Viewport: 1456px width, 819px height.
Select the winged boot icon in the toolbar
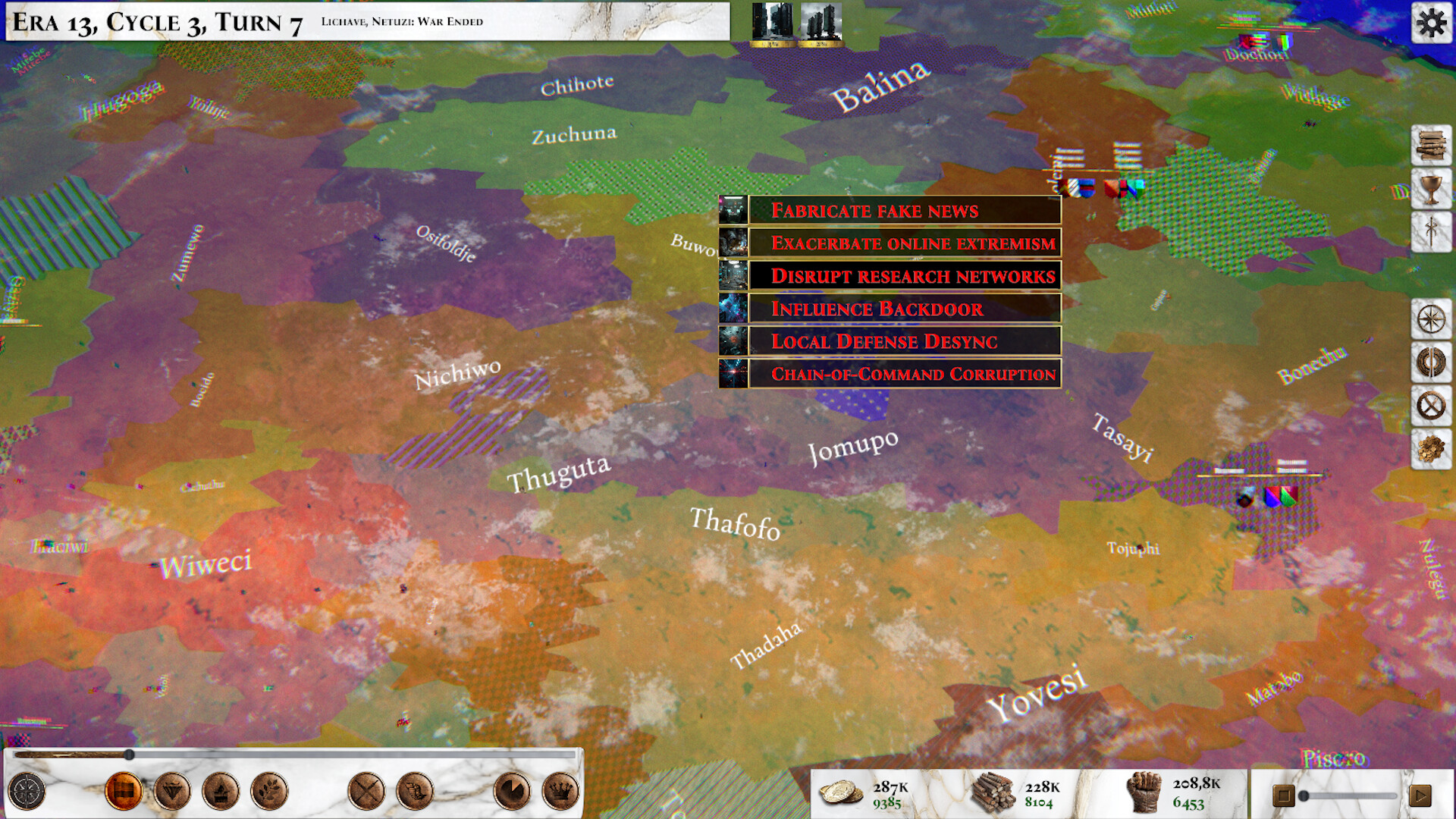(413, 790)
